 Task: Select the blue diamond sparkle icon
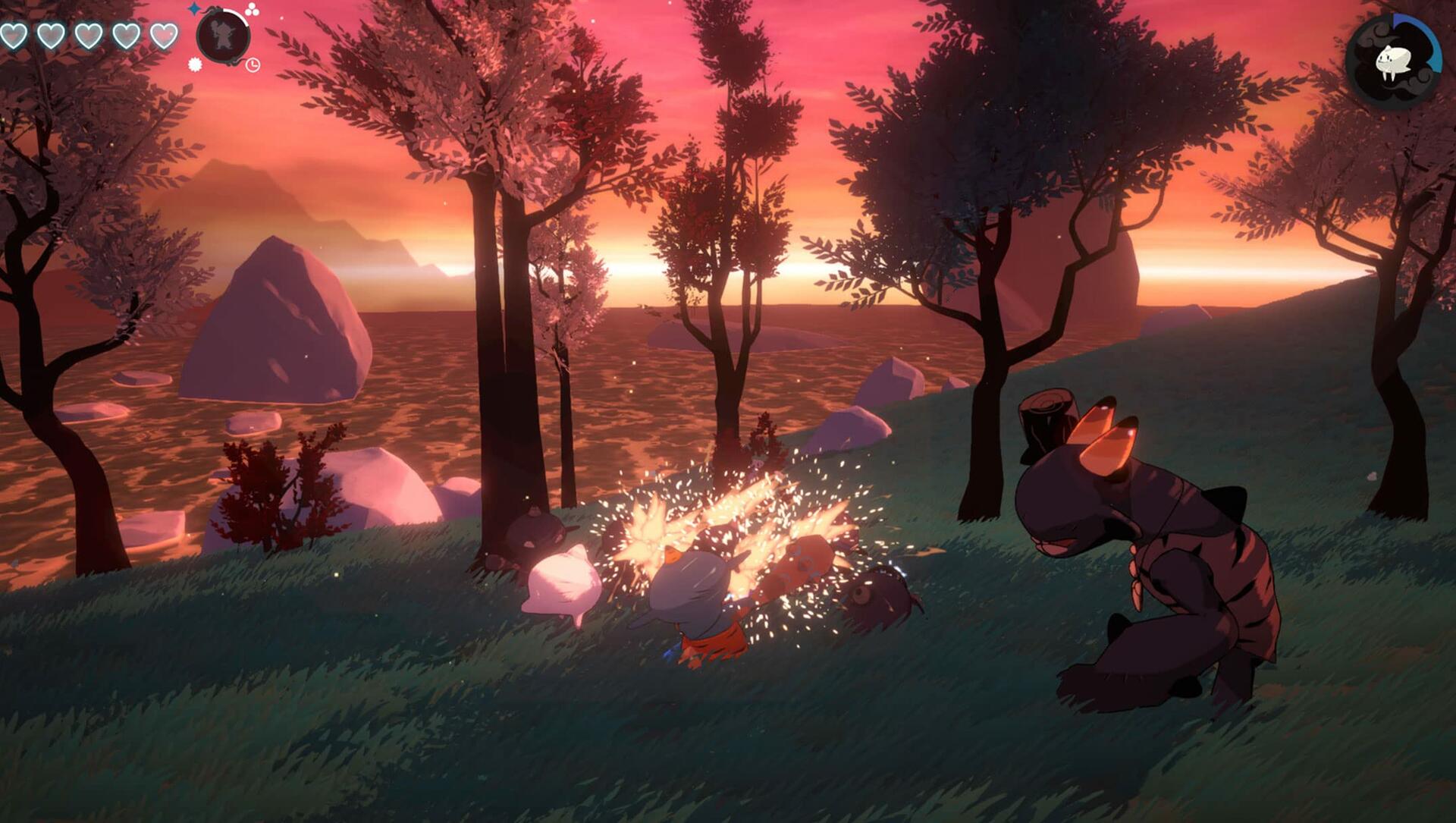pyautogui.click(x=194, y=10)
